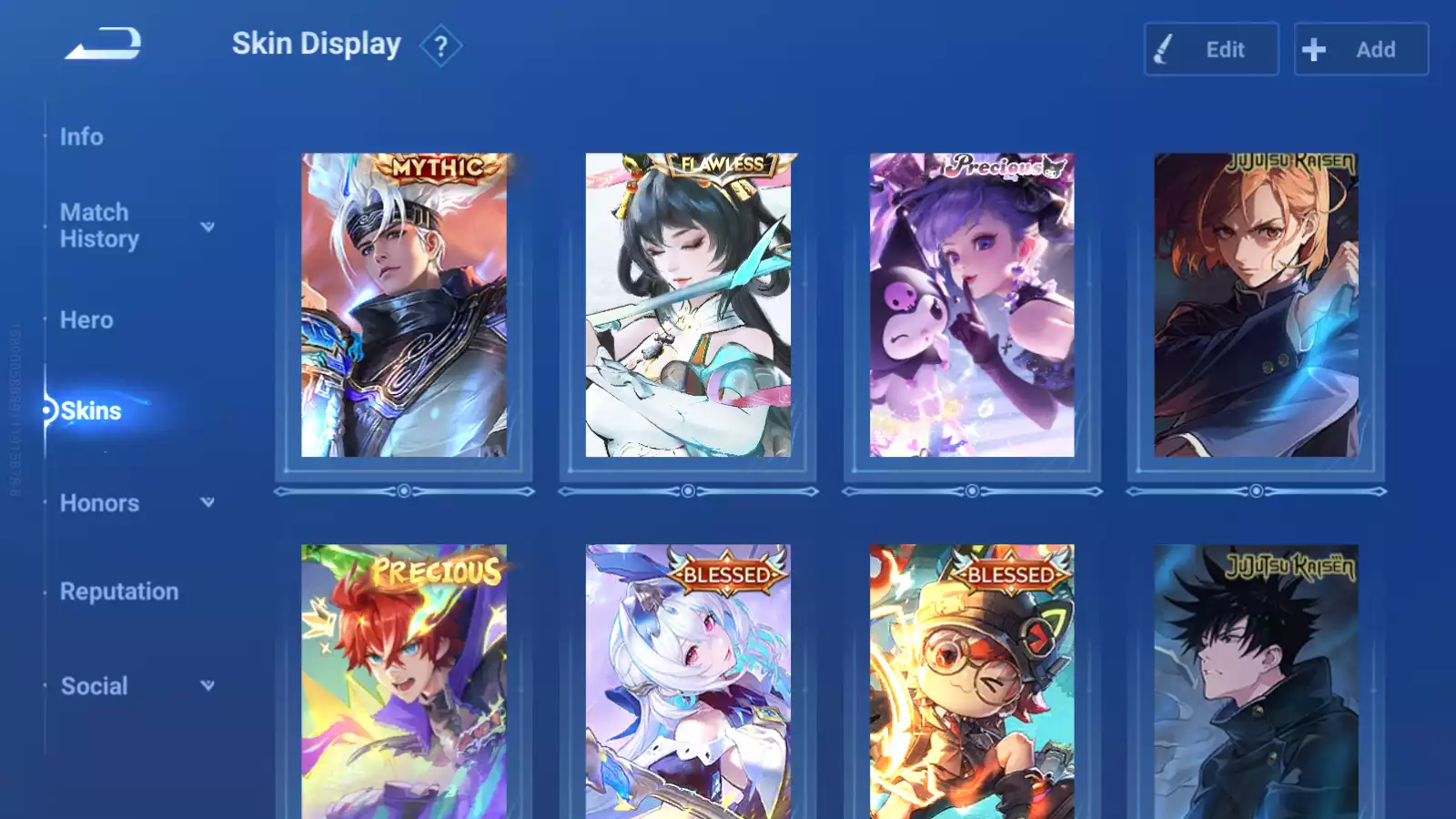The height and width of the screenshot is (819, 1456).
Task: Switch to the Hero tab
Action: coord(86,320)
